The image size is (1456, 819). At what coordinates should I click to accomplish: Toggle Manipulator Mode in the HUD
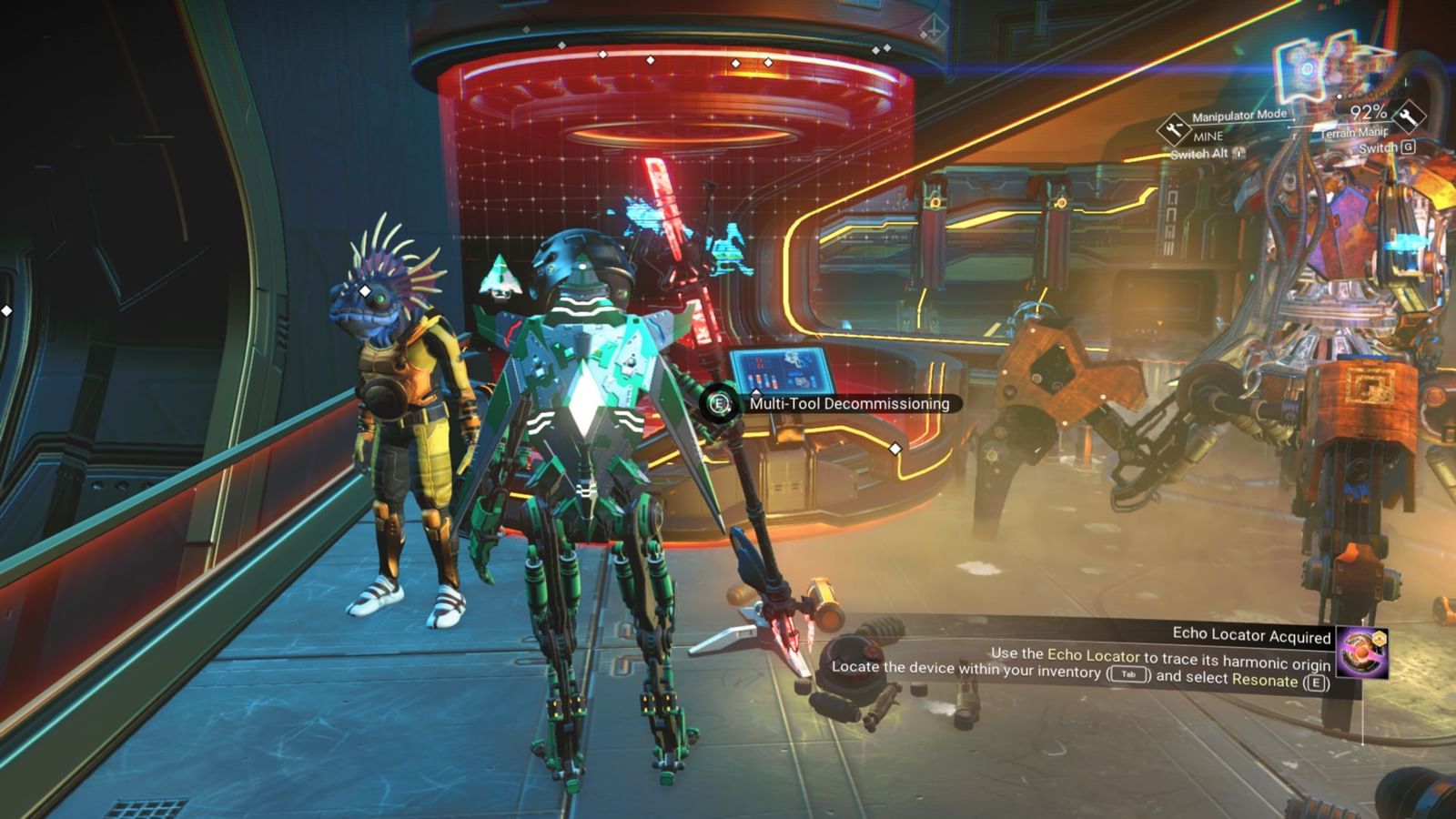[x=1239, y=115]
